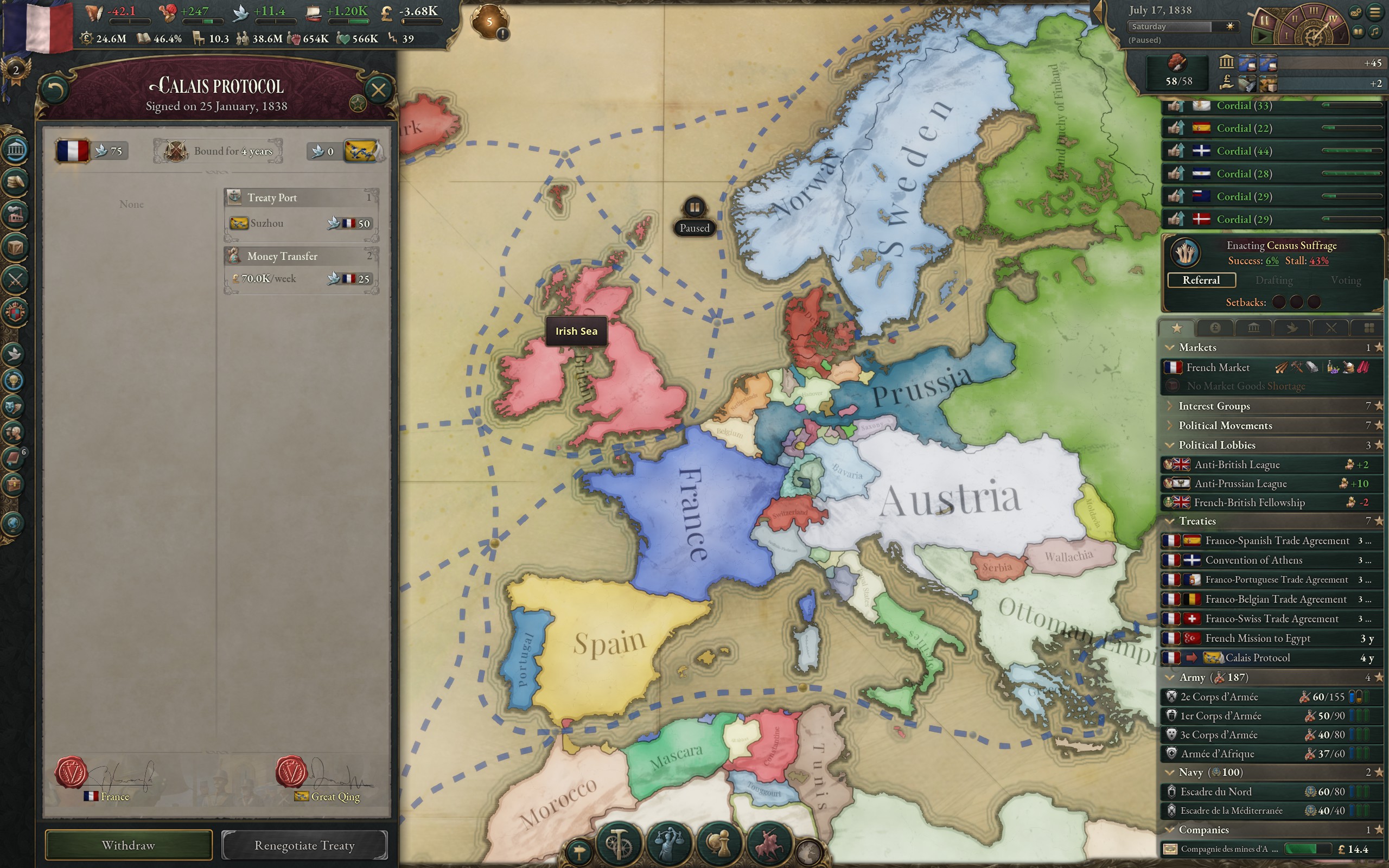This screenshot has width=1389, height=868.
Task: Expand the Interest Groups section
Action: [x=1171, y=406]
